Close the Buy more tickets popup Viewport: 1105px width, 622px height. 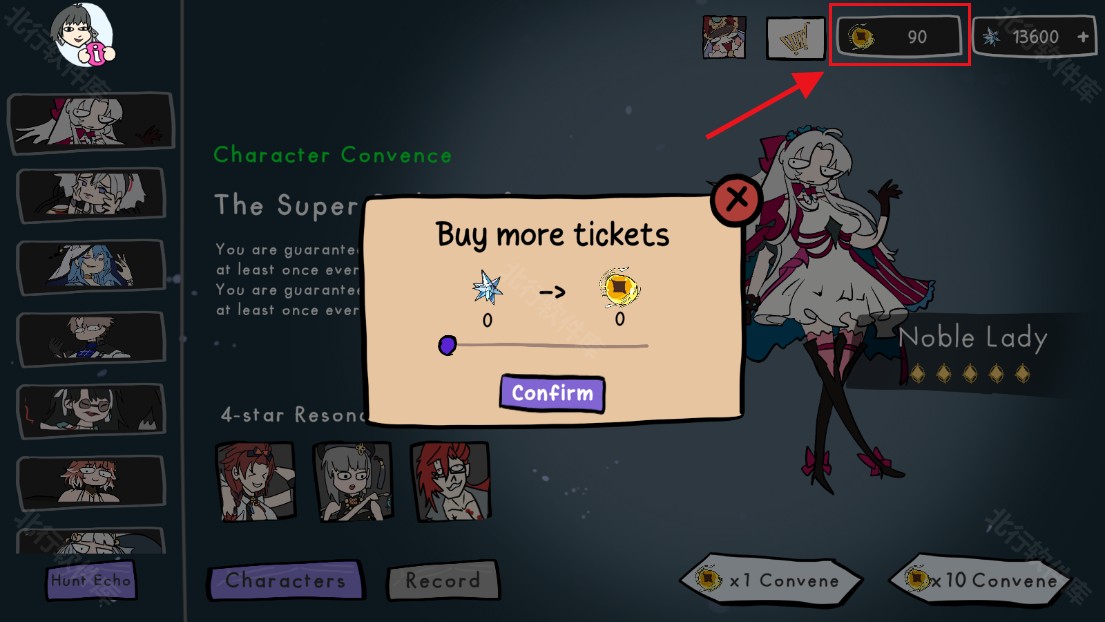[x=737, y=200]
